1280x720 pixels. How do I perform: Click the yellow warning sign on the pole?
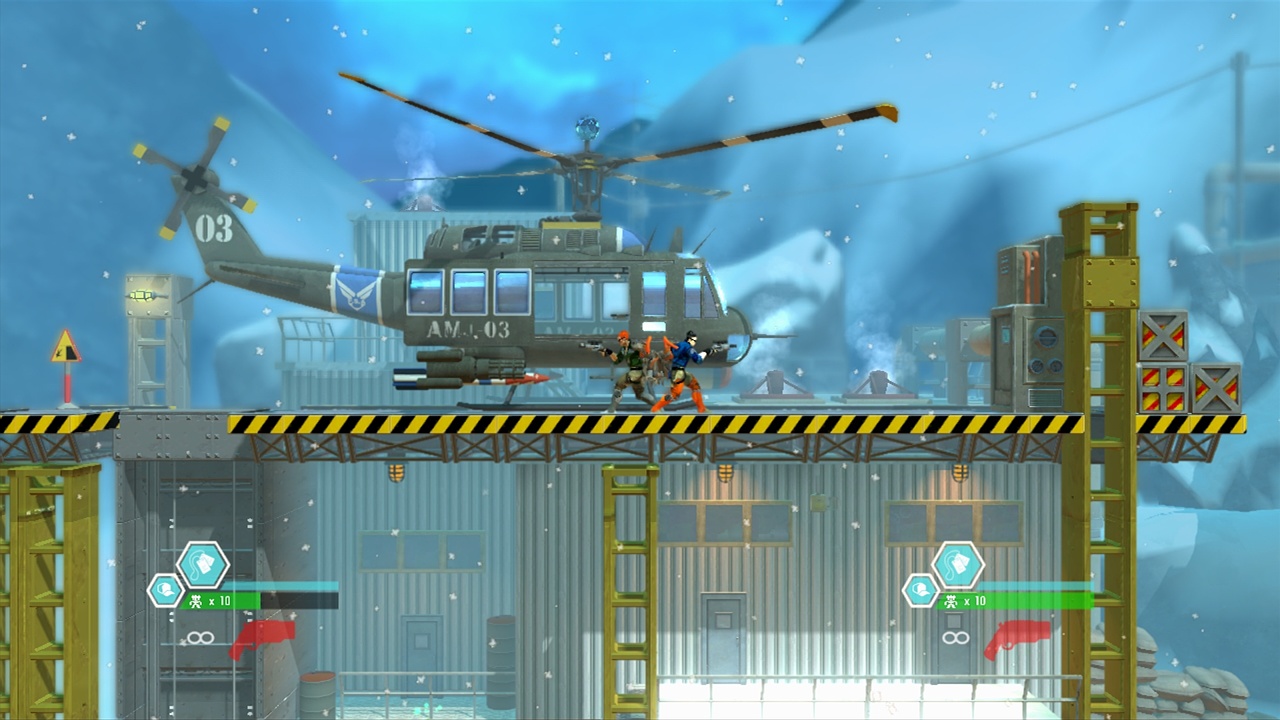[68, 346]
